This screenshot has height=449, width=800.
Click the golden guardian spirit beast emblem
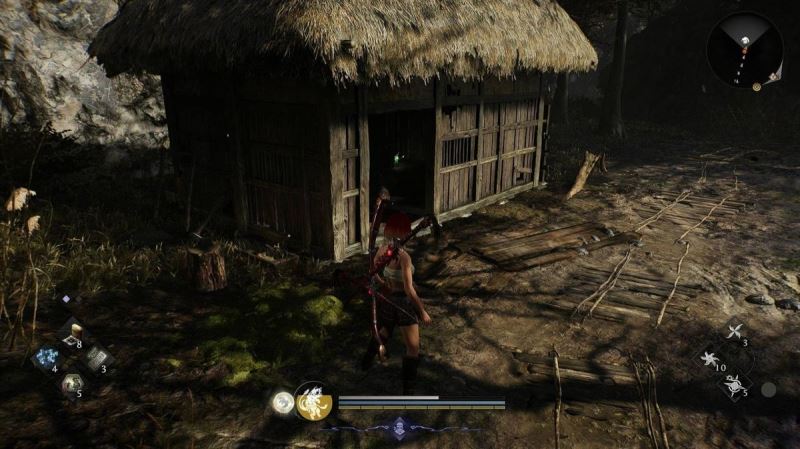pos(314,401)
